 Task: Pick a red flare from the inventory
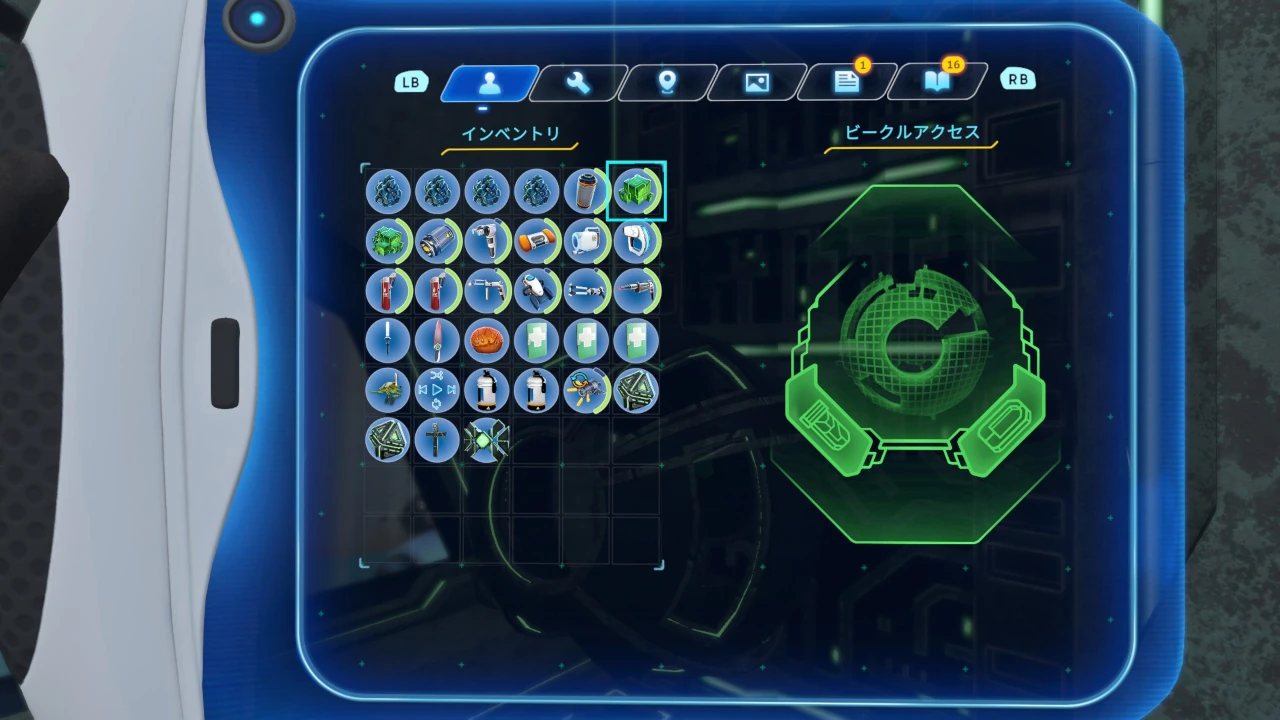(388, 291)
